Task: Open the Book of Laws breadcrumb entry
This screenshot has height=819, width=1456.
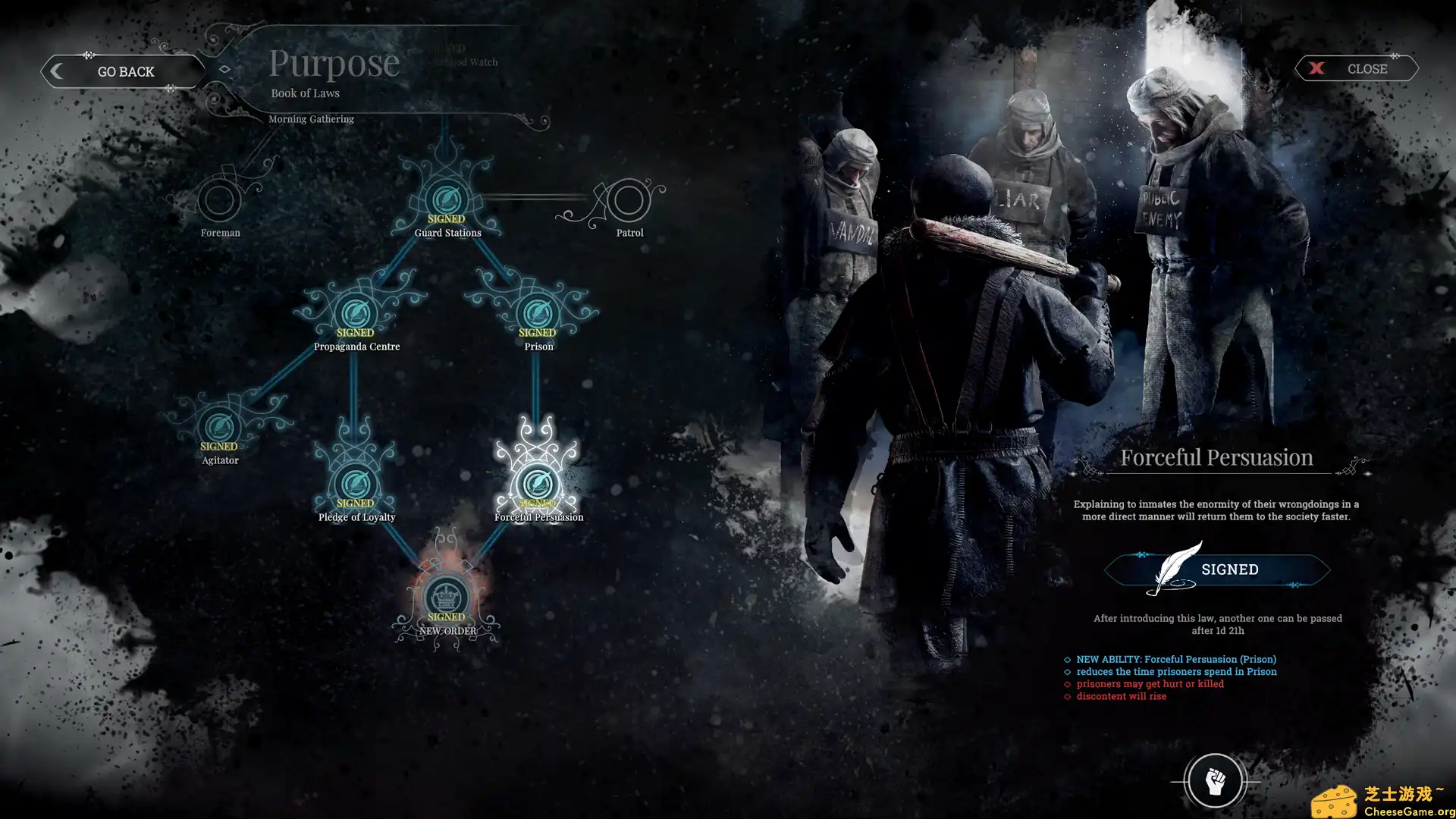Action: tap(305, 93)
